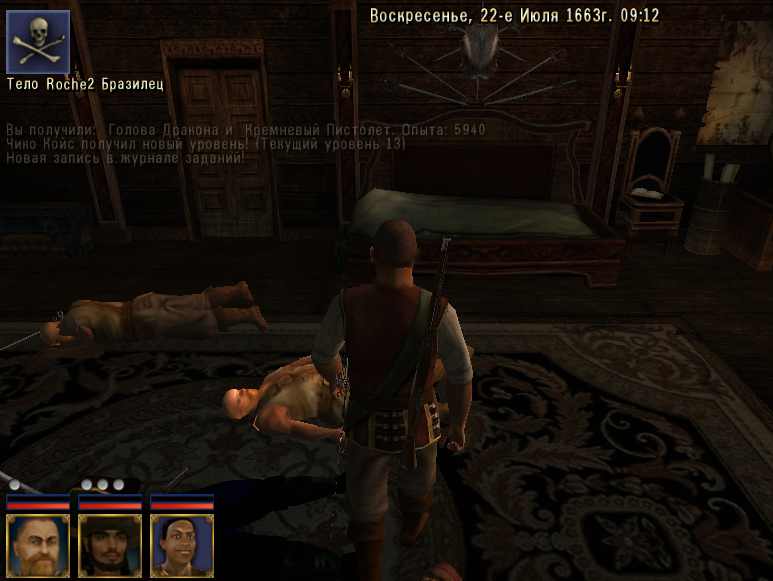773x581 pixels.
Task: Select the red-bearded bald character portrait
Action: (38, 545)
